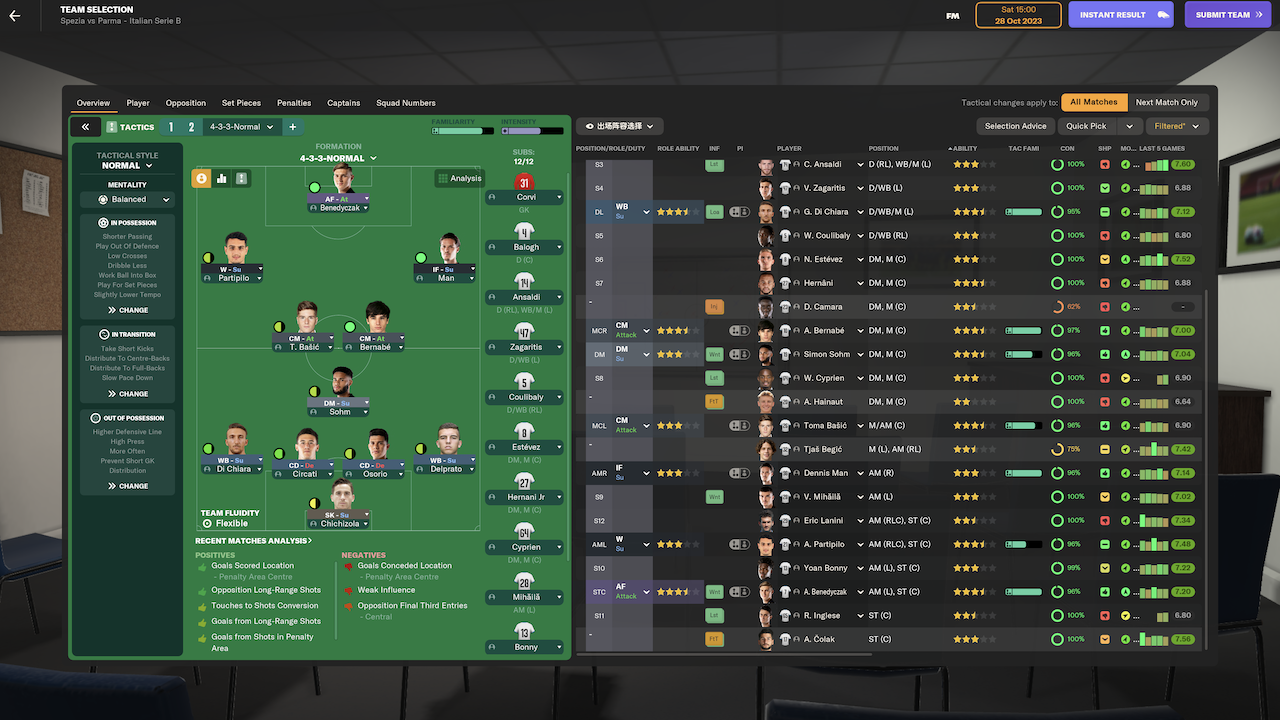Open the Analysis view on pitch
1280x720 pixels.
tap(459, 178)
